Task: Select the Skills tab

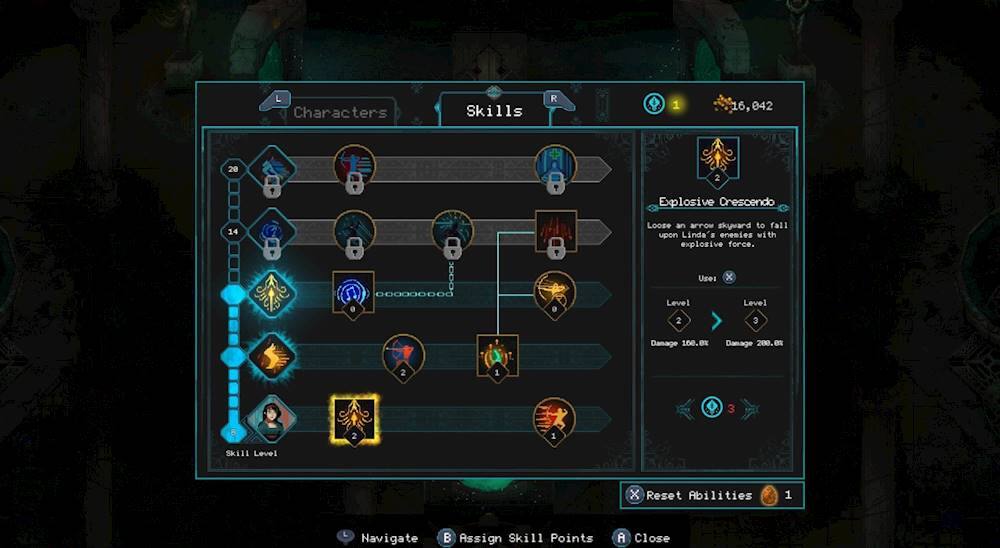Action: tap(494, 111)
